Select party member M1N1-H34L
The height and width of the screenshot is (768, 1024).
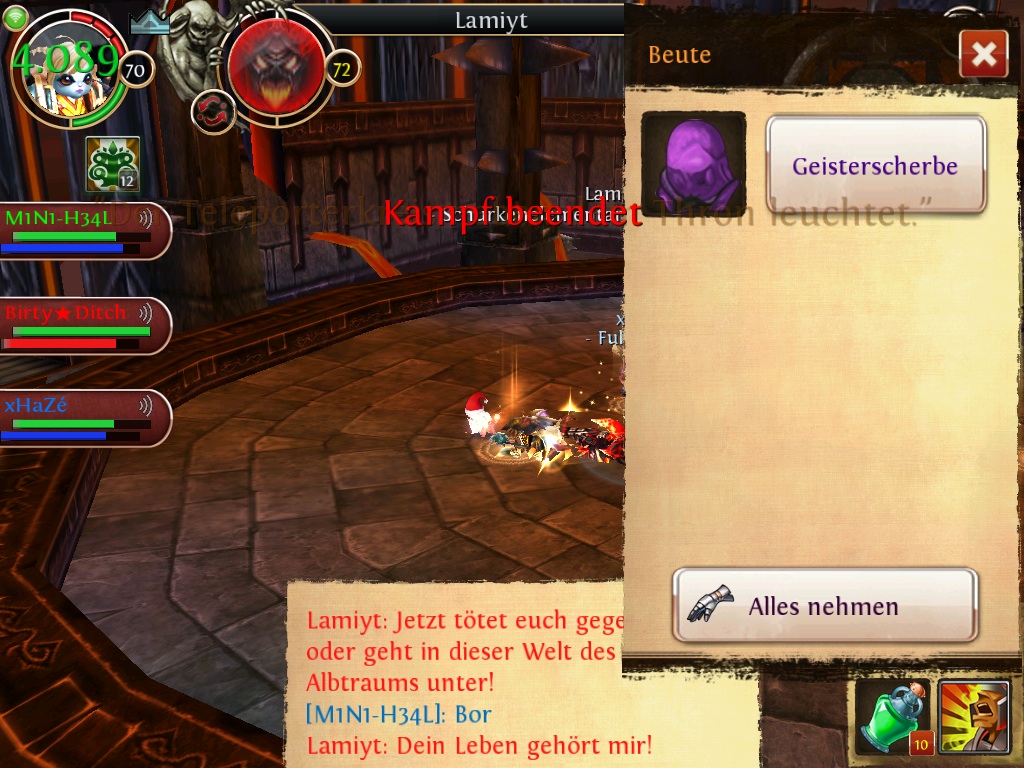[82, 230]
